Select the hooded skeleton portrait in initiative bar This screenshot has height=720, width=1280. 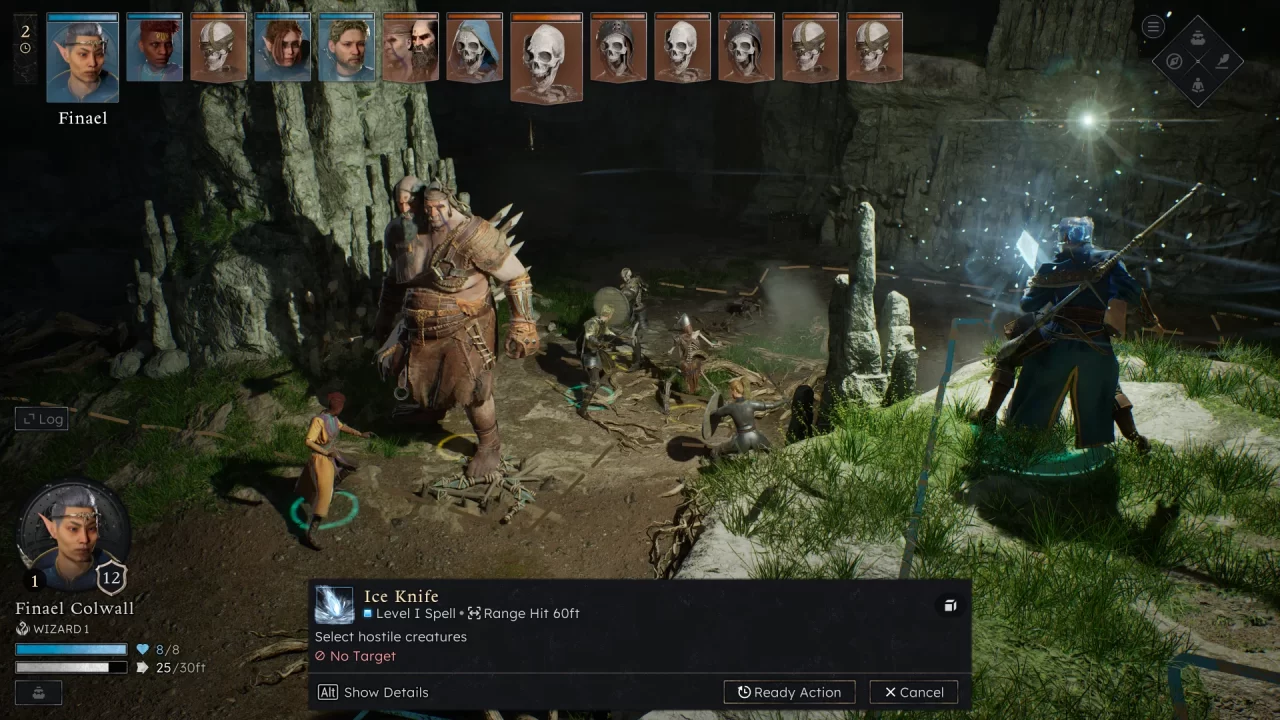tap(474, 47)
